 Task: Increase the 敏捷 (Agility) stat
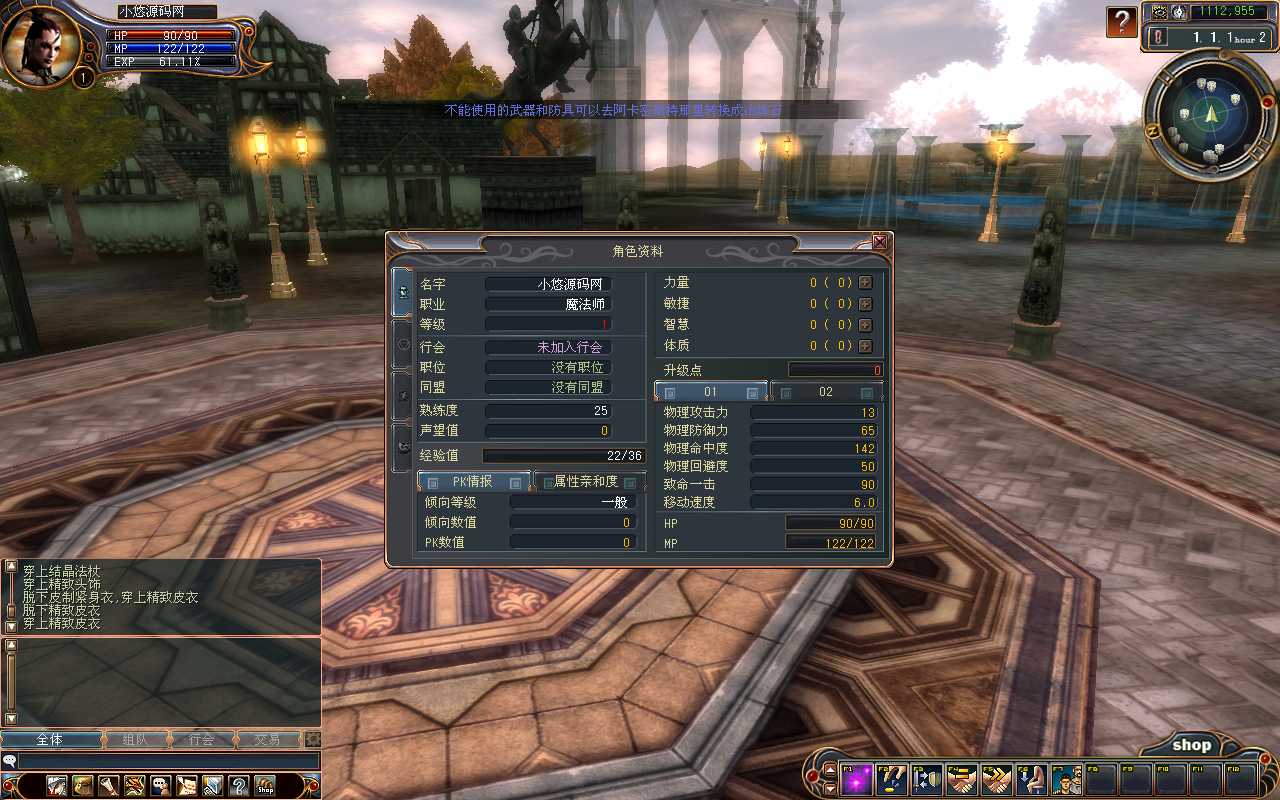(x=865, y=304)
